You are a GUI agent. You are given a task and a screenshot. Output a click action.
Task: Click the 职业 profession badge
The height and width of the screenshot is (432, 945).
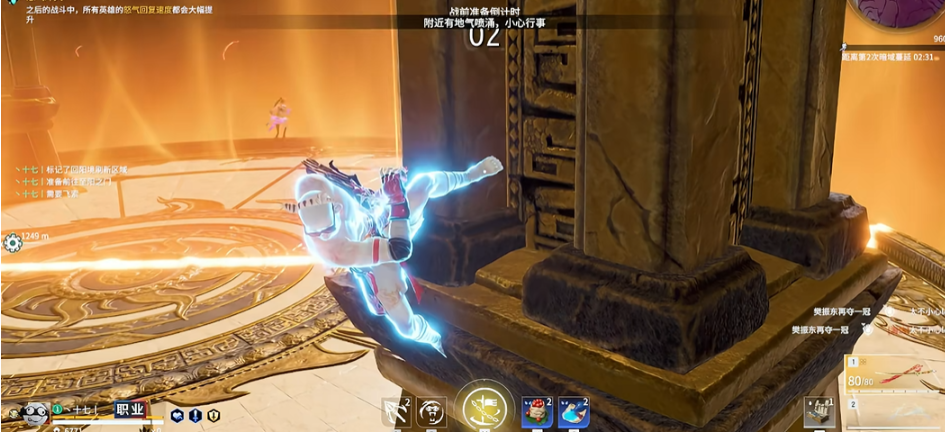coord(130,409)
